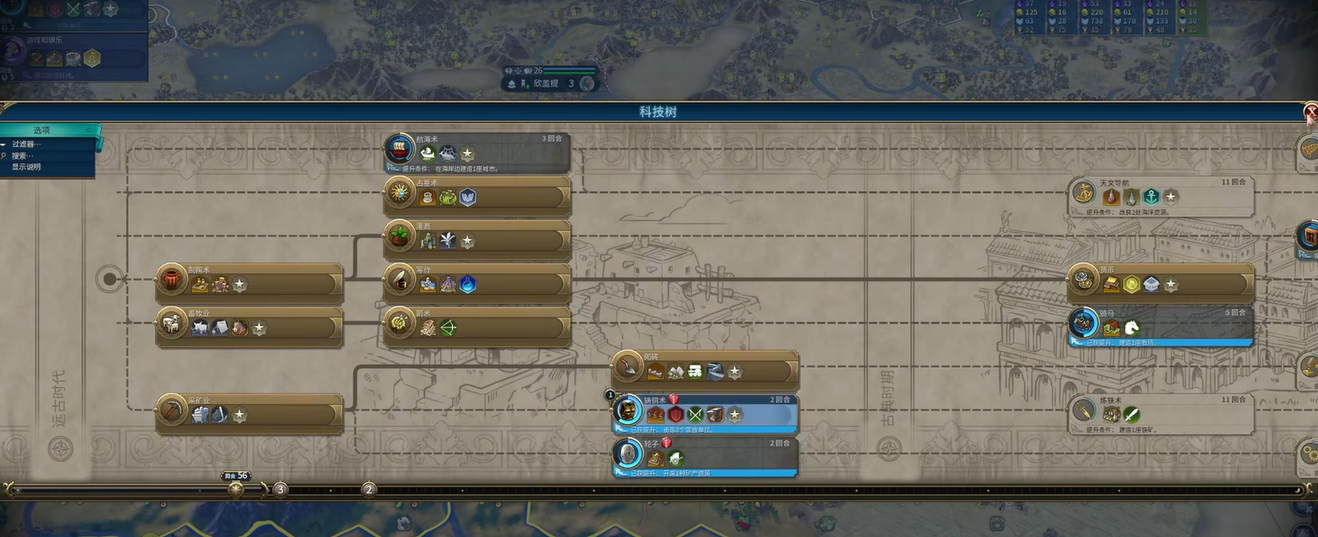Viewport: 1318px width, 537px height.
Task: Select the 天文导航 Celestial Navigation tech
Action: coord(1161,197)
